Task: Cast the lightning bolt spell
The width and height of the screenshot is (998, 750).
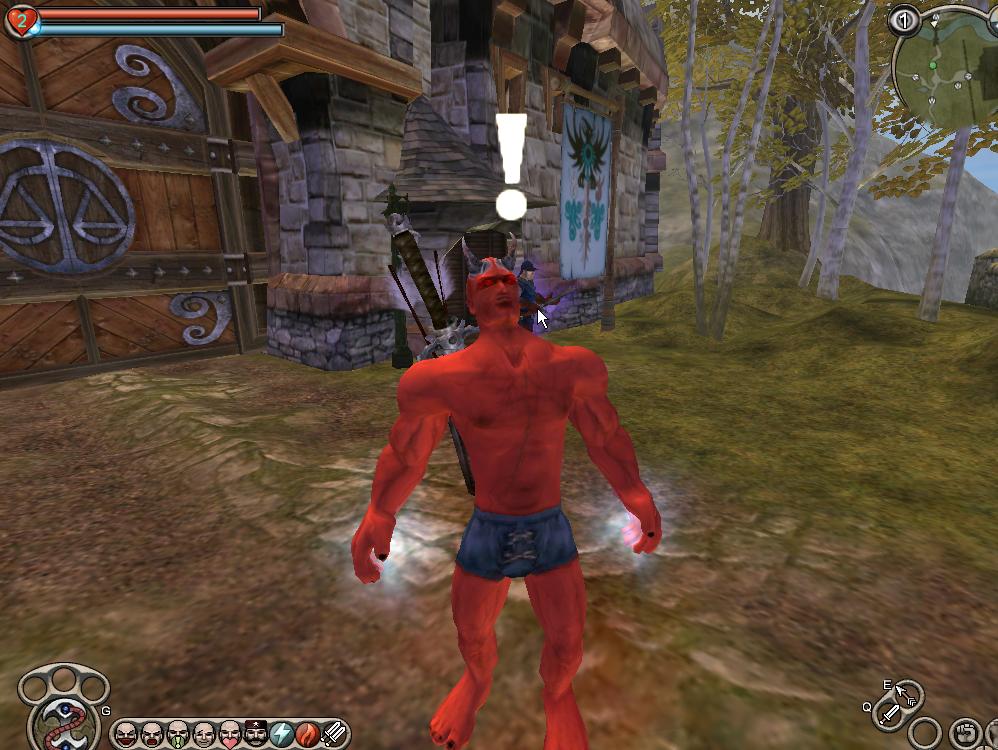Action: click(x=282, y=735)
